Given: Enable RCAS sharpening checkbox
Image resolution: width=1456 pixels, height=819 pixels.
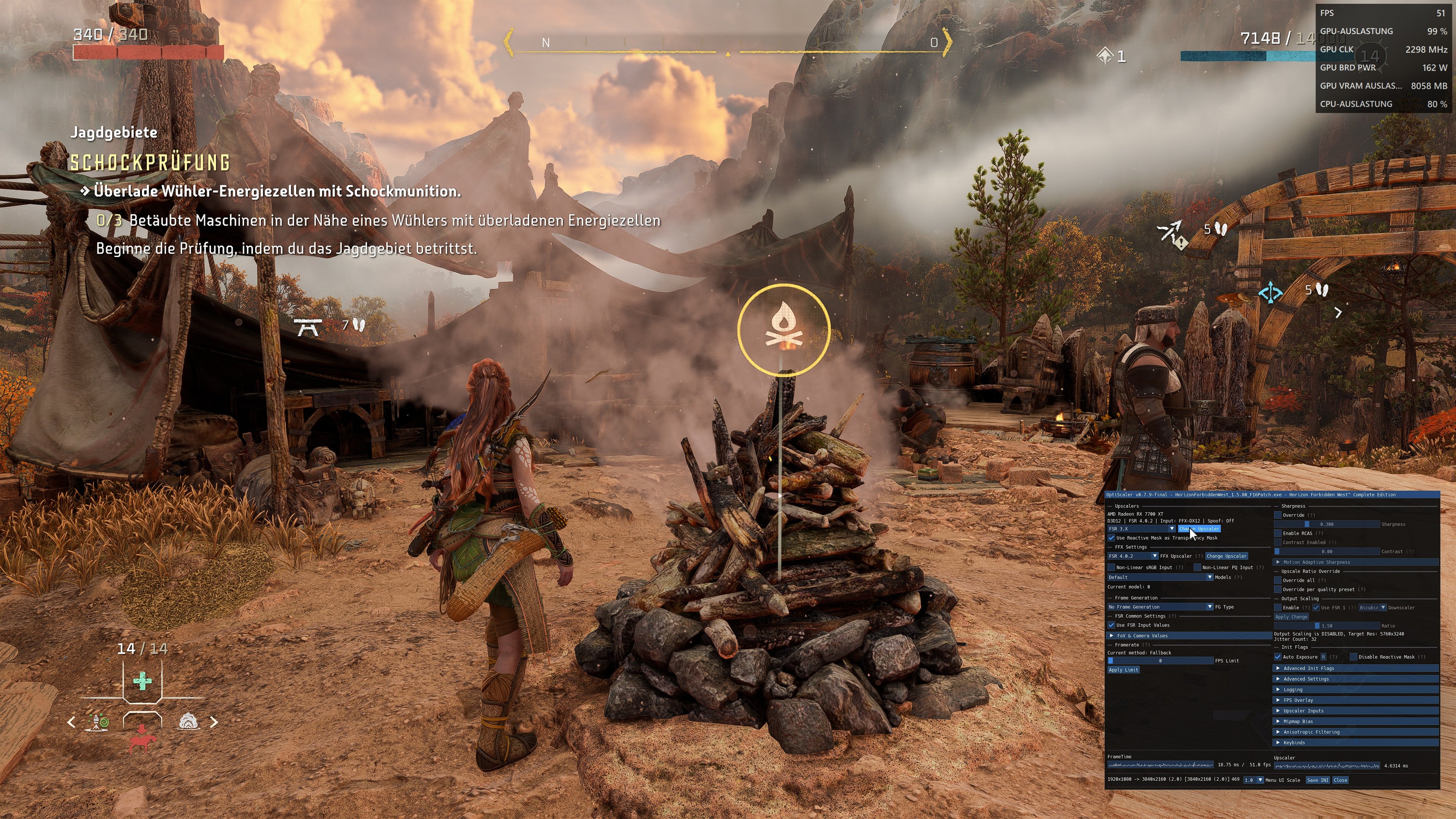Looking at the screenshot, I should (1278, 533).
